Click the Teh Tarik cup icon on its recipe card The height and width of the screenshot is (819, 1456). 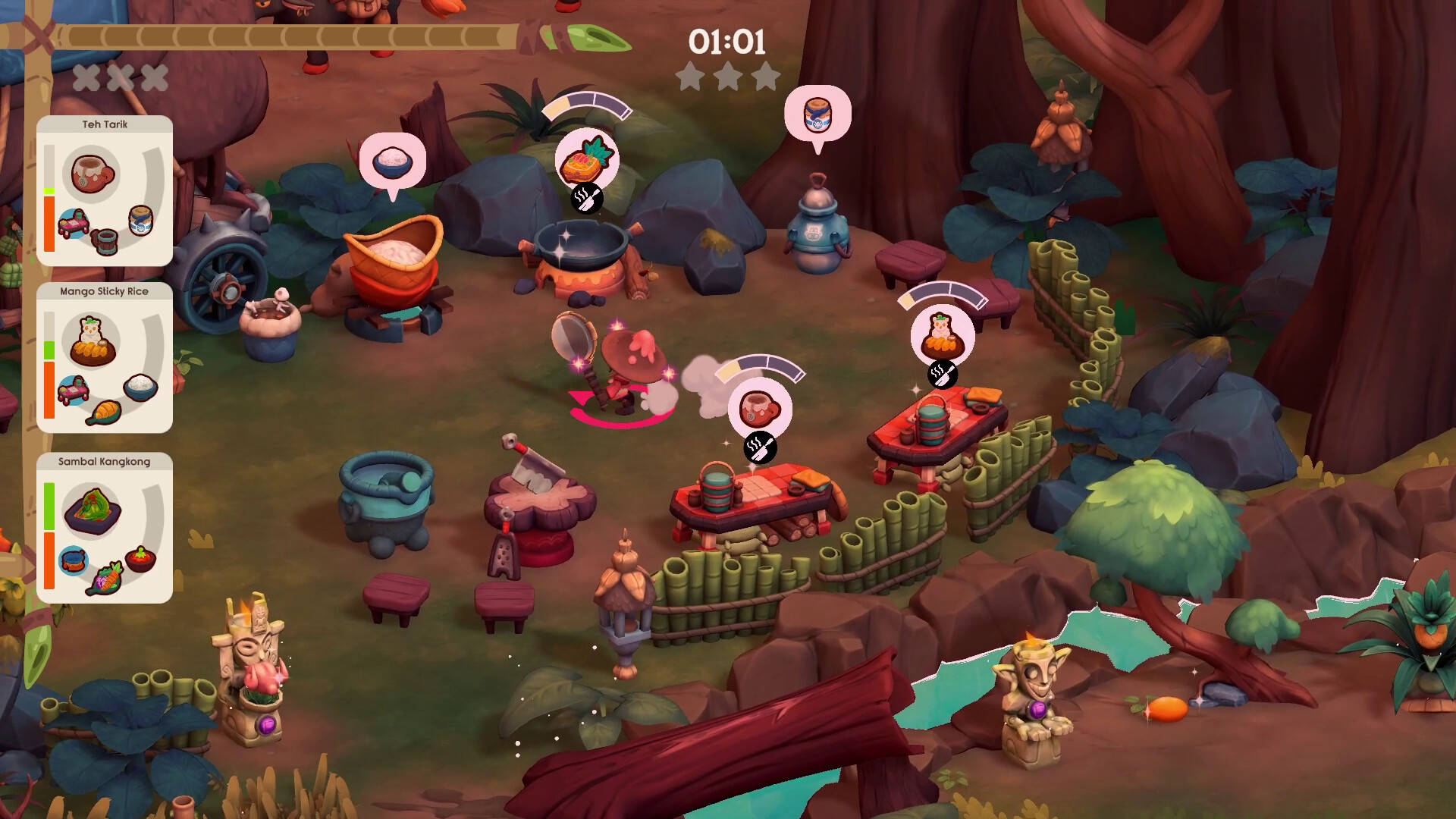pyautogui.click(x=91, y=173)
